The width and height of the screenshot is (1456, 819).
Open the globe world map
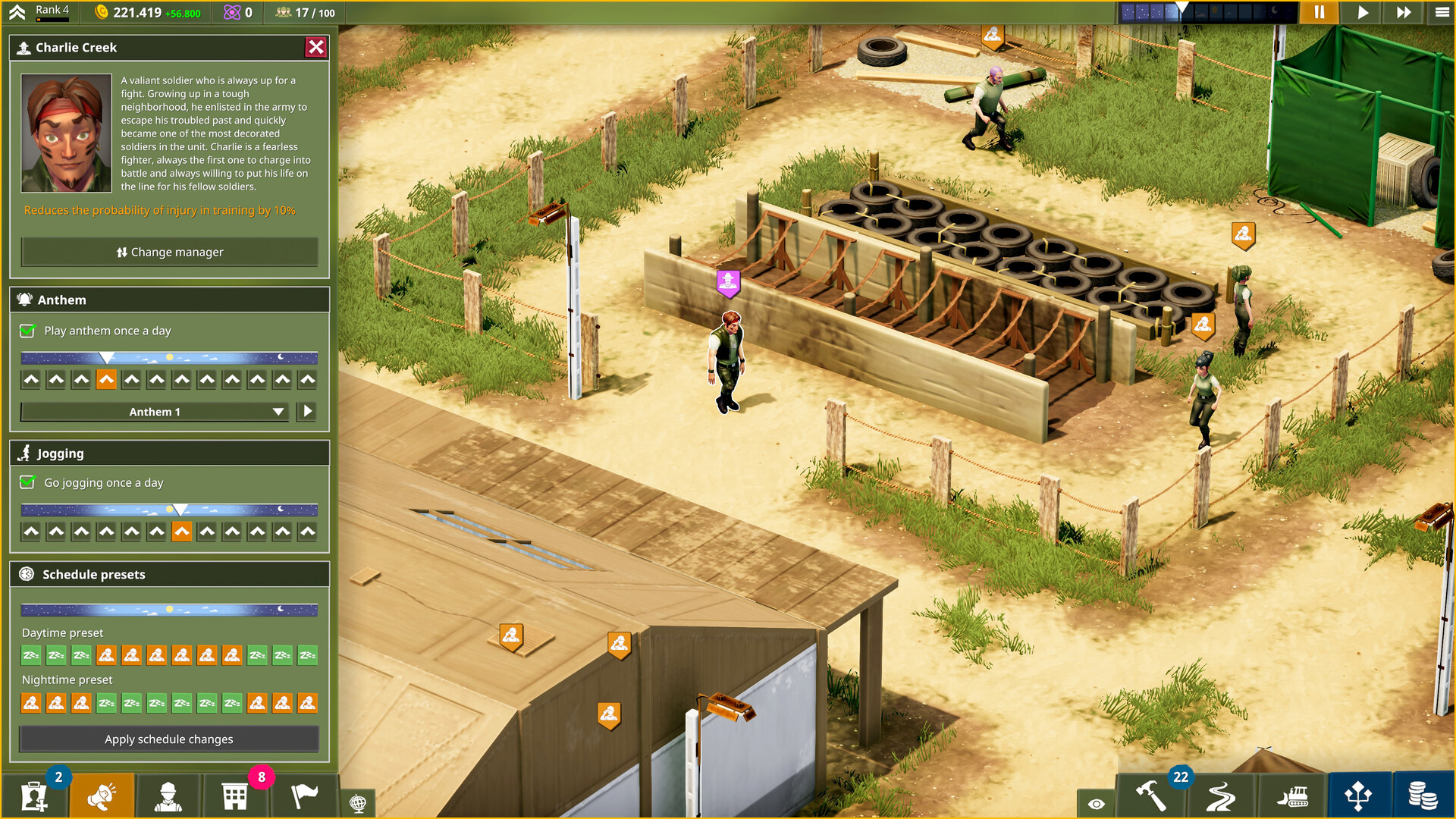coord(358,802)
